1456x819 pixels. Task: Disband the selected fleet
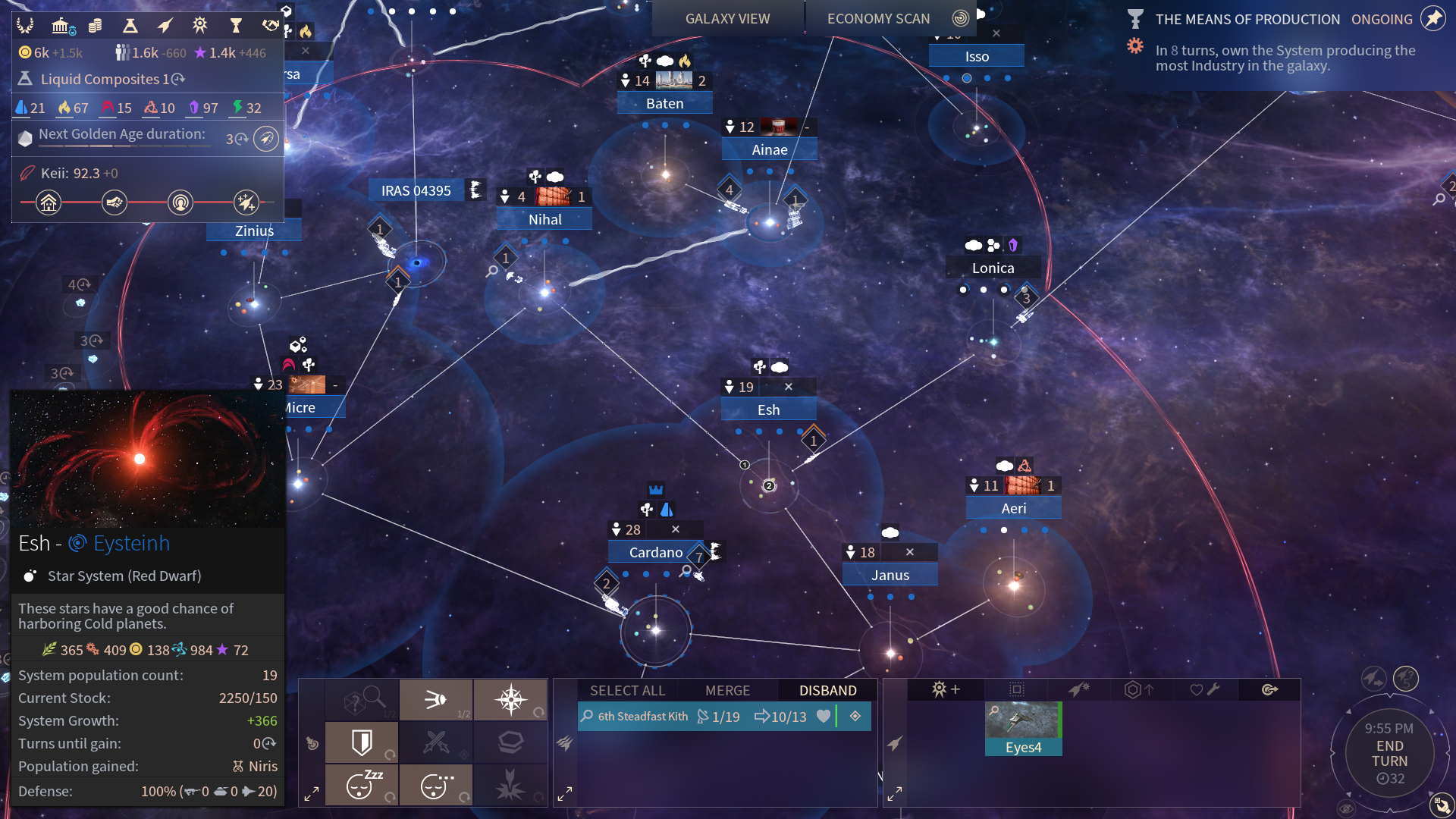click(x=827, y=690)
